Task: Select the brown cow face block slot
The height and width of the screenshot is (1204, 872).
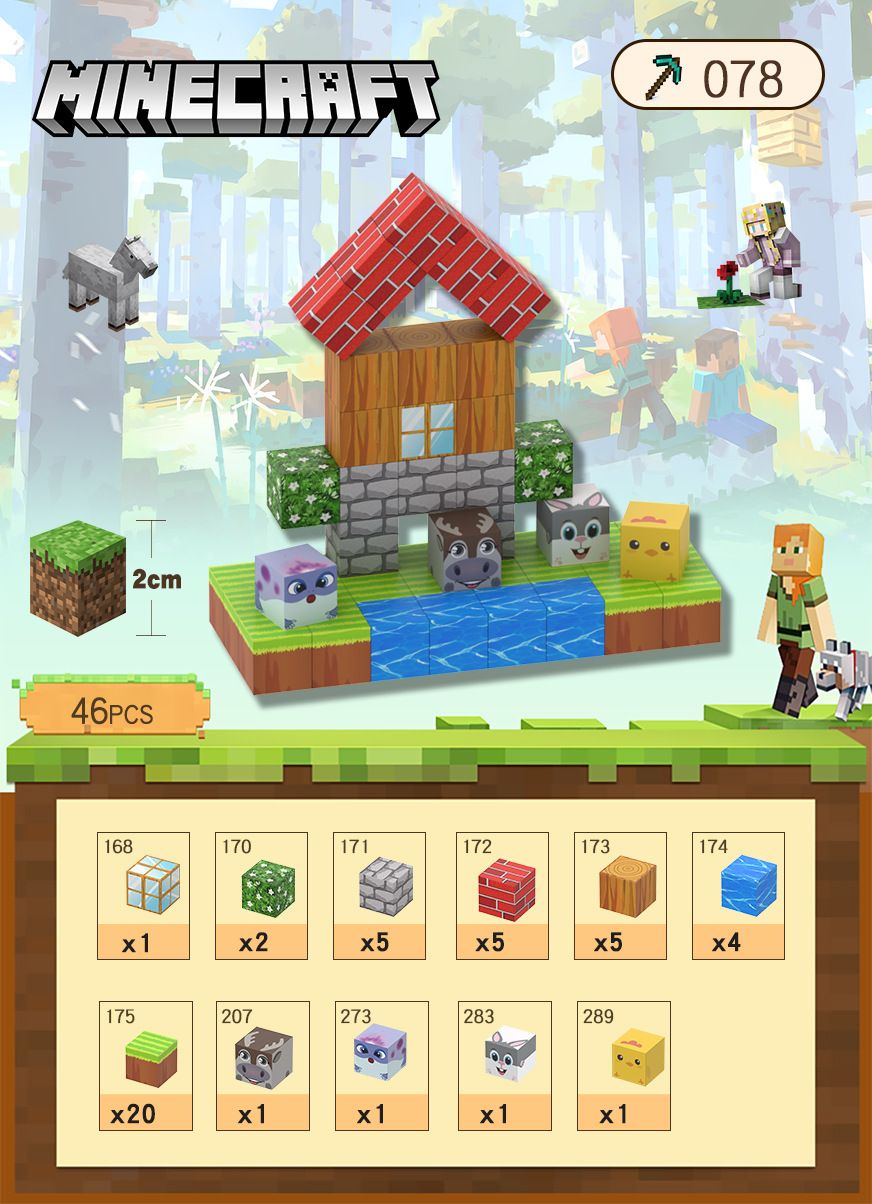Action: click(262, 1065)
